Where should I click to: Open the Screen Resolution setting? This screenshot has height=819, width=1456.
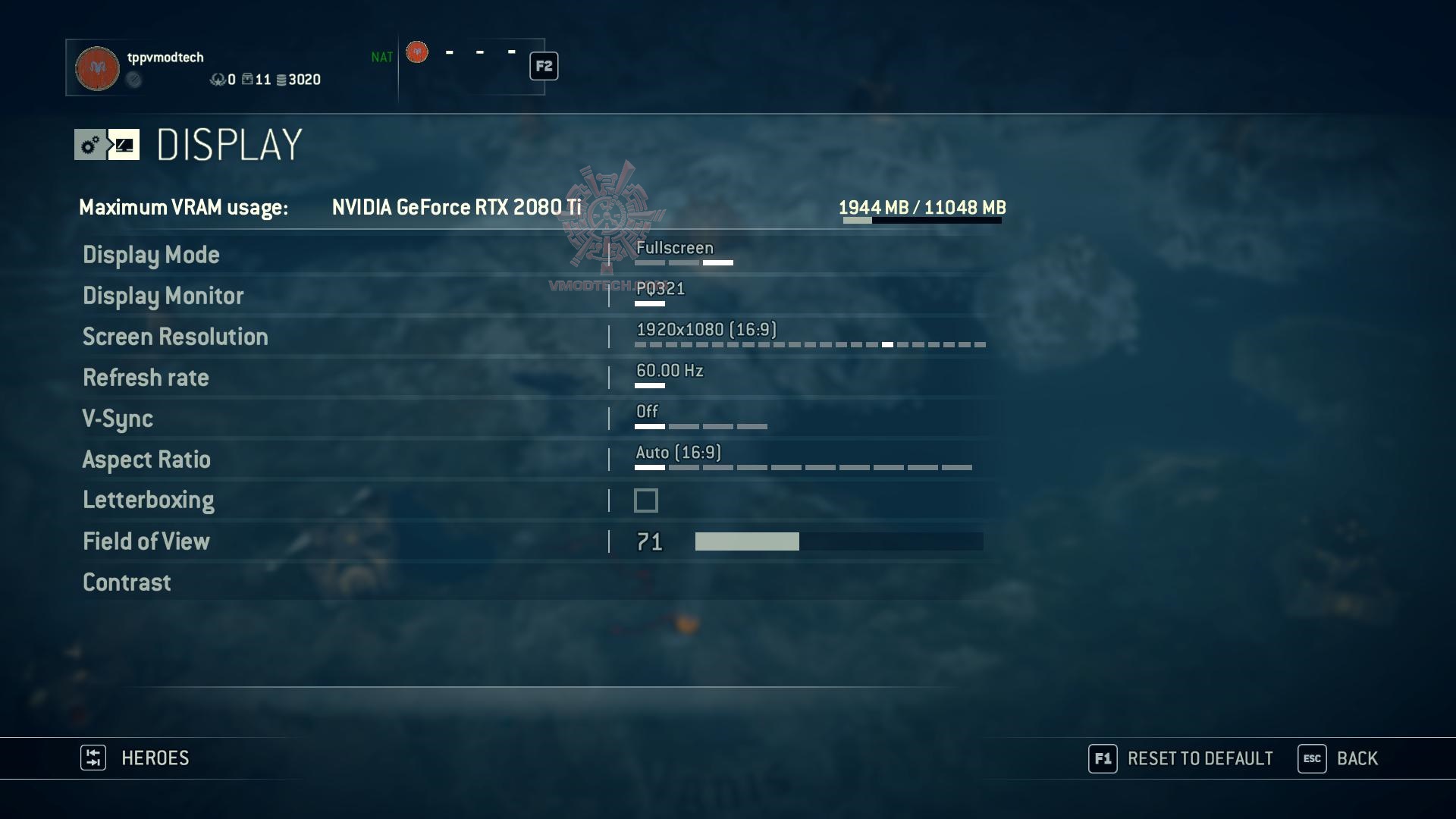click(x=175, y=337)
